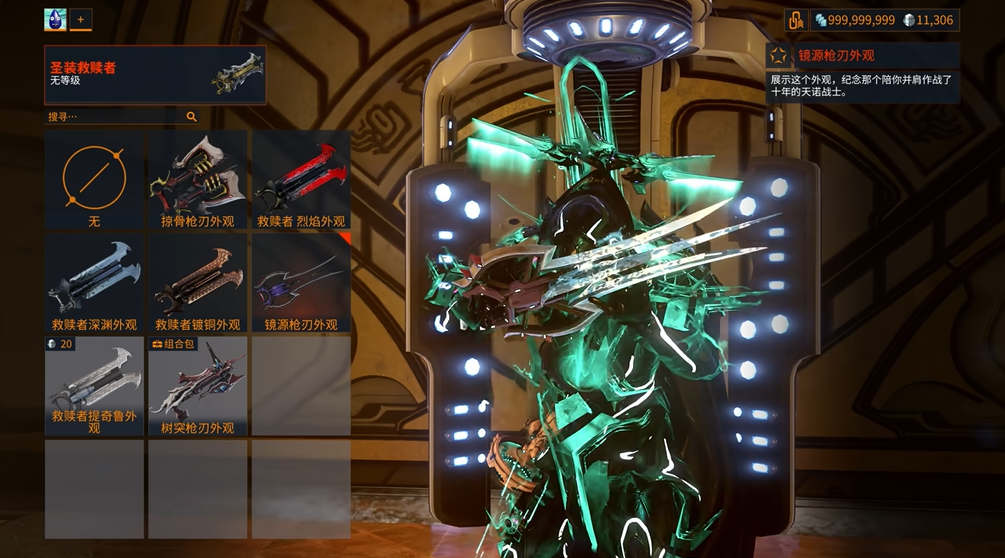
Task: Select the 圣装救赎者 weapon panel
Action: (x=155, y=74)
